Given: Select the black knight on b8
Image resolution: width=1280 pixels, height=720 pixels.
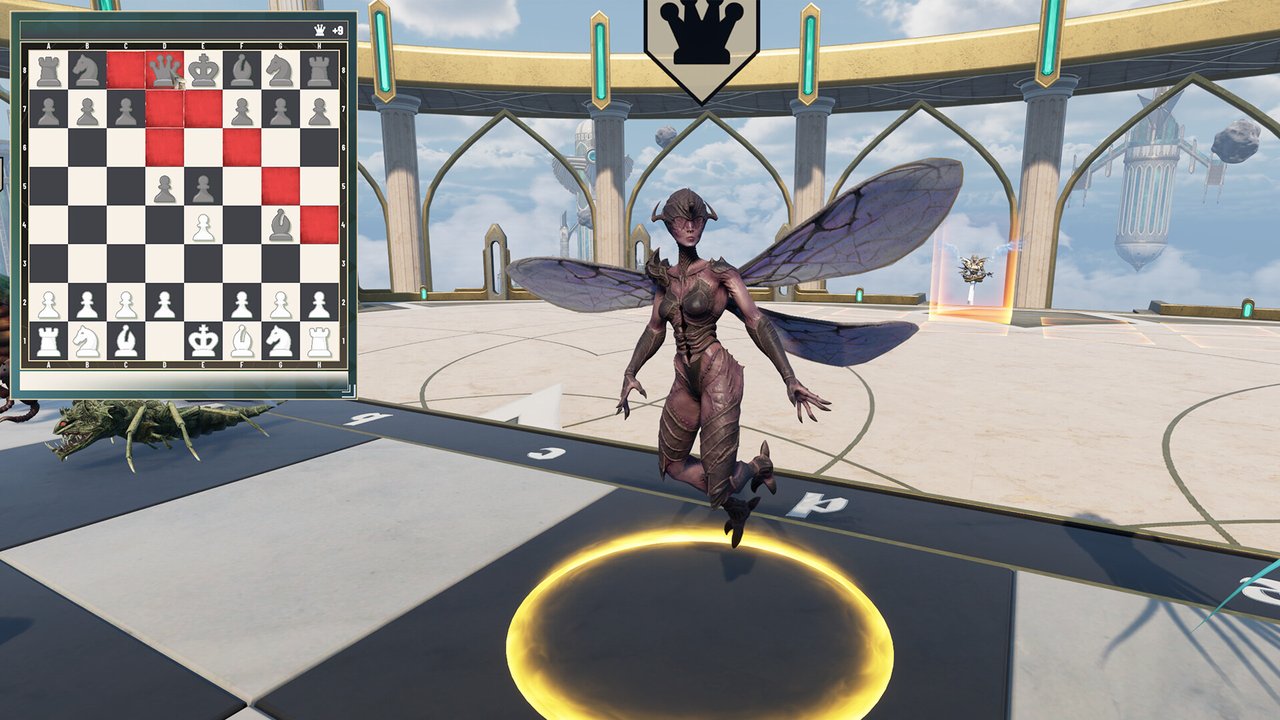Looking at the screenshot, I should click(x=87, y=70).
